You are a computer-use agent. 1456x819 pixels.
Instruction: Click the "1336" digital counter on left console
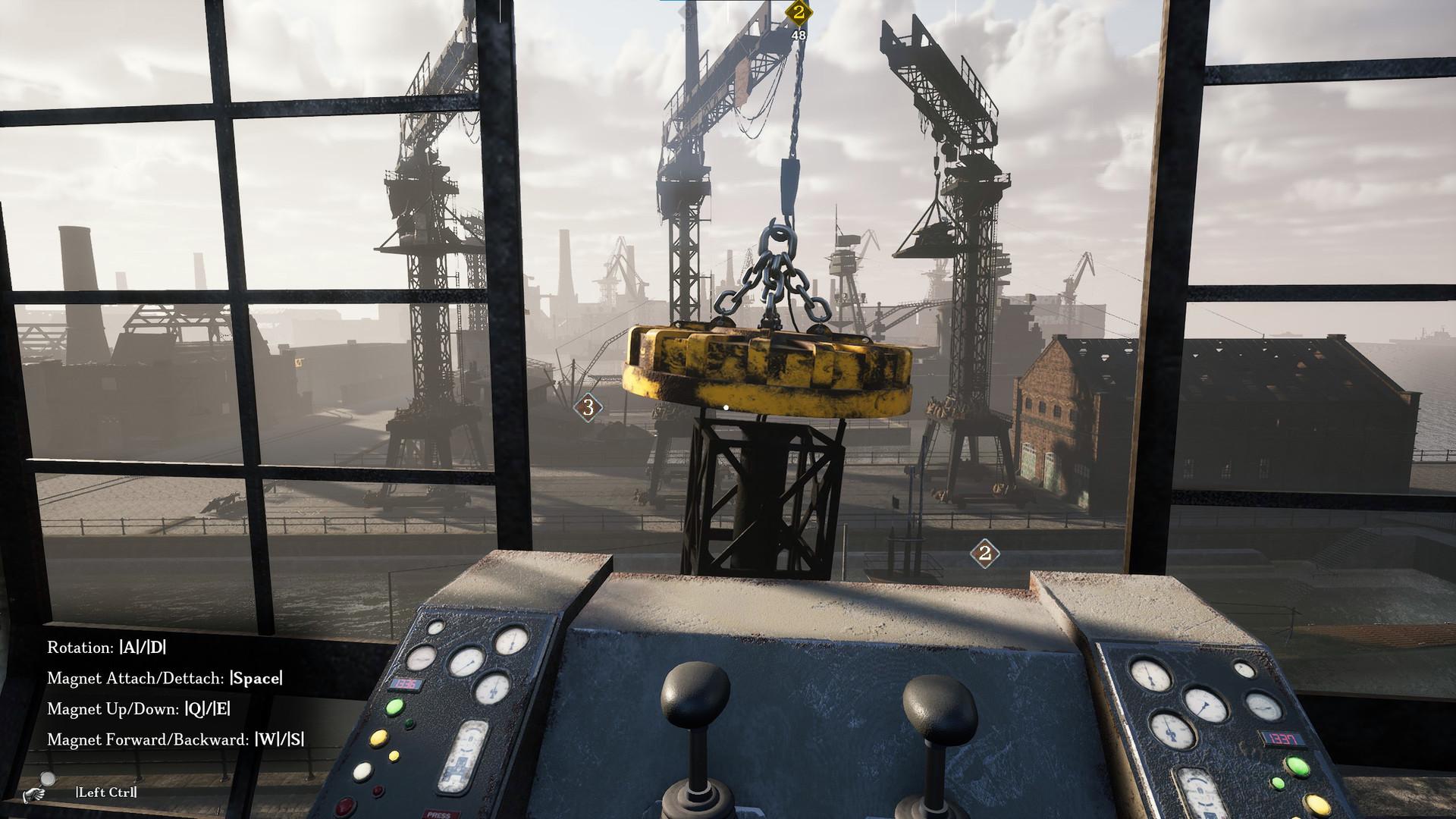point(405,685)
